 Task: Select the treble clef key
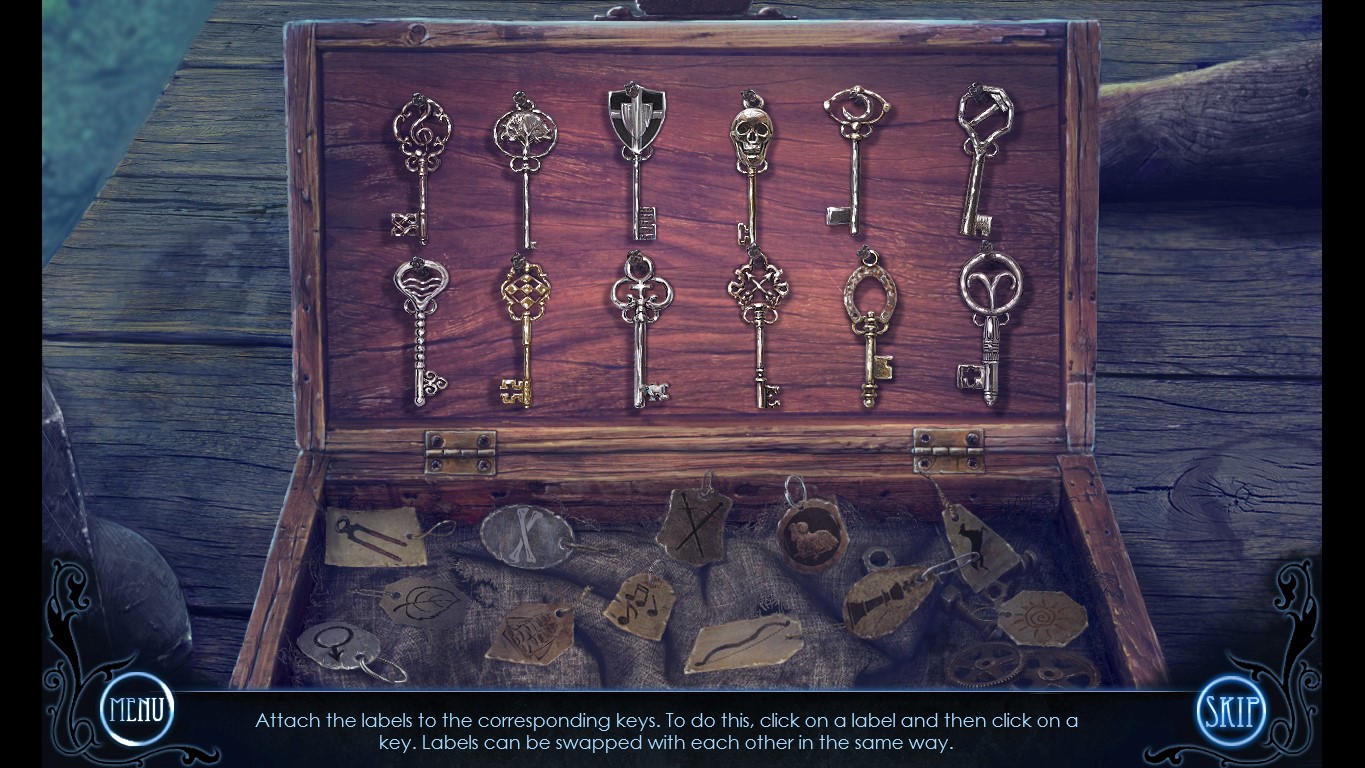pyautogui.click(x=421, y=165)
